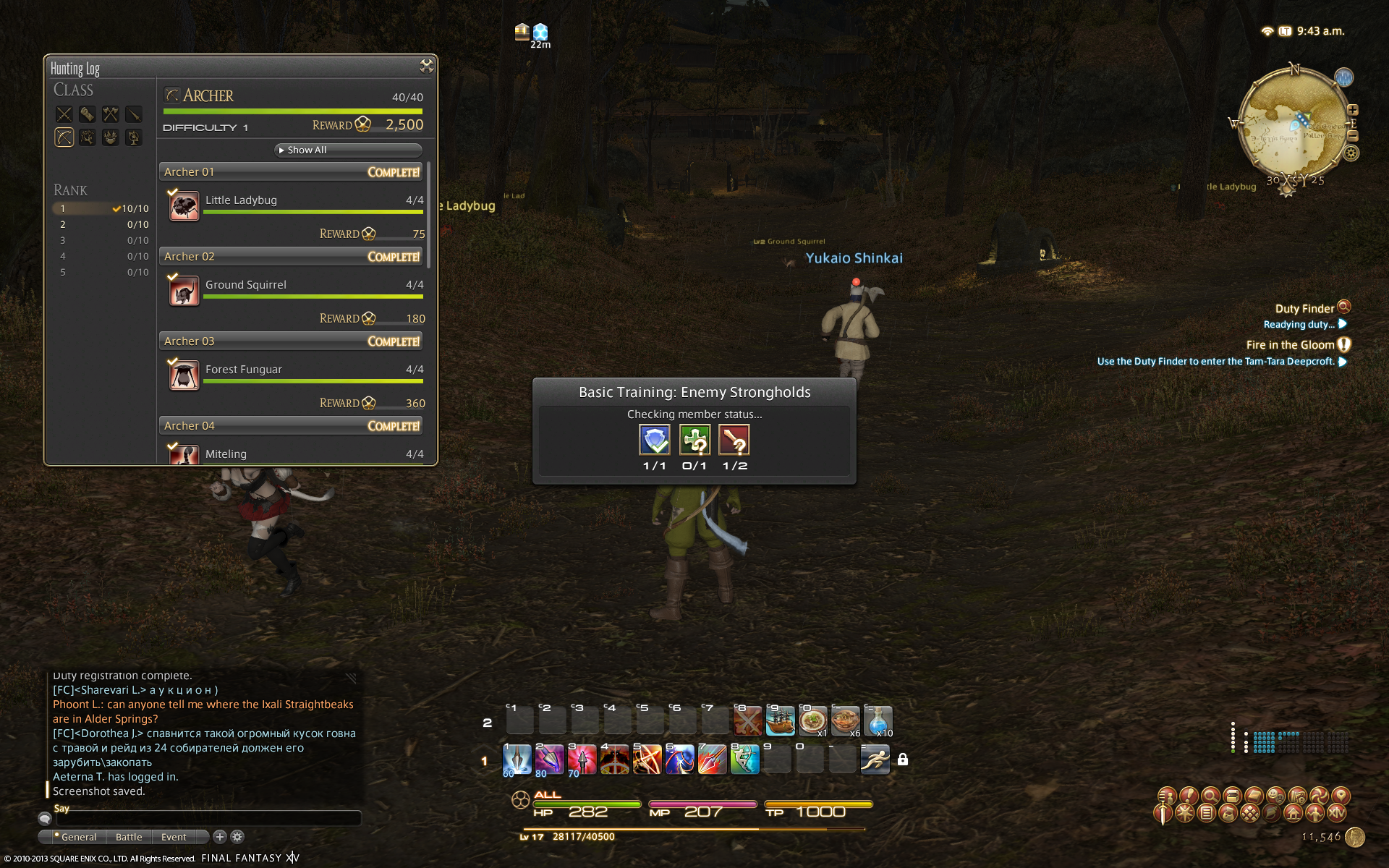Screen dimensions: 1389x868
Task: Open the minimap settings gear
Action: (1351, 153)
